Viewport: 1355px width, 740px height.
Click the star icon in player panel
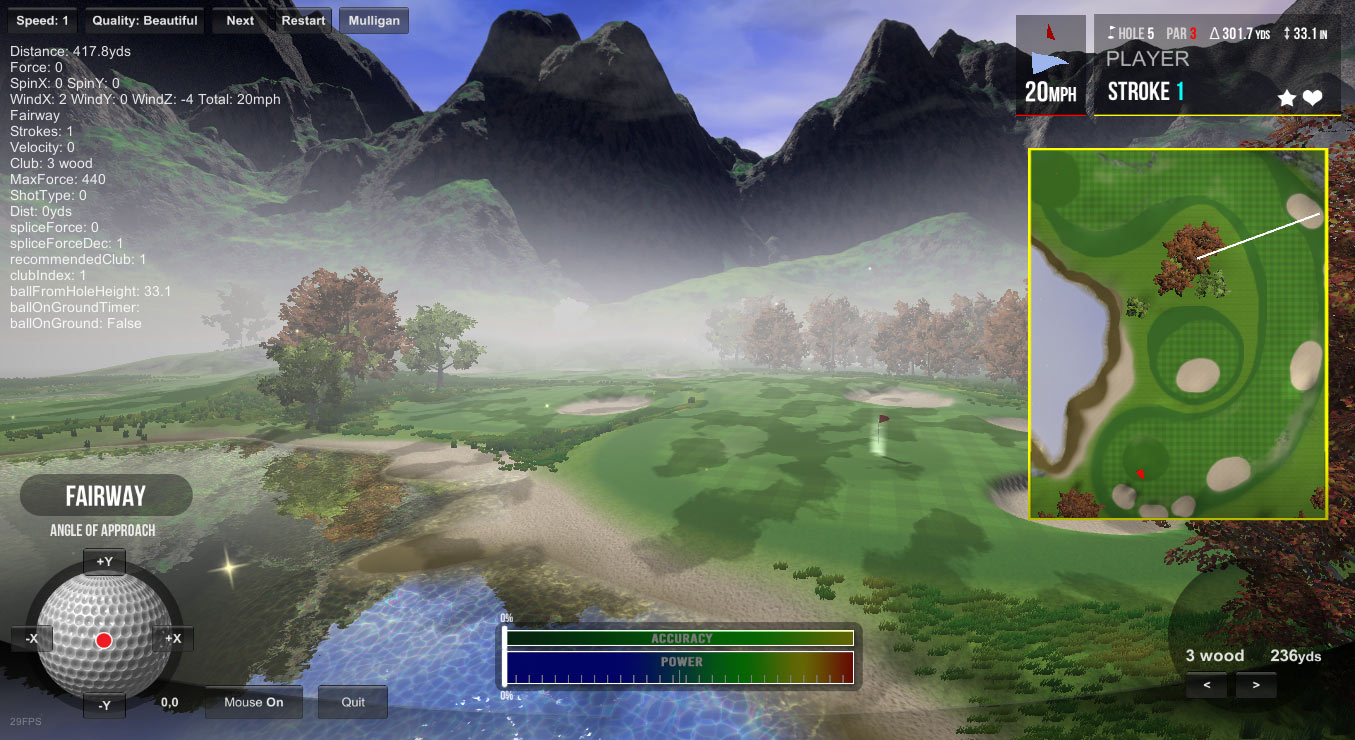(x=1287, y=98)
